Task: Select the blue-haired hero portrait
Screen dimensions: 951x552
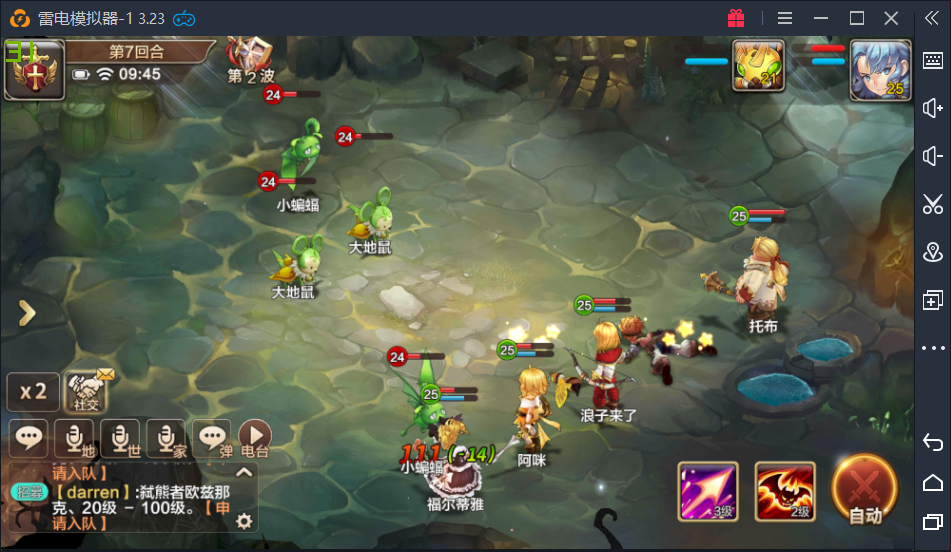Action: point(880,70)
